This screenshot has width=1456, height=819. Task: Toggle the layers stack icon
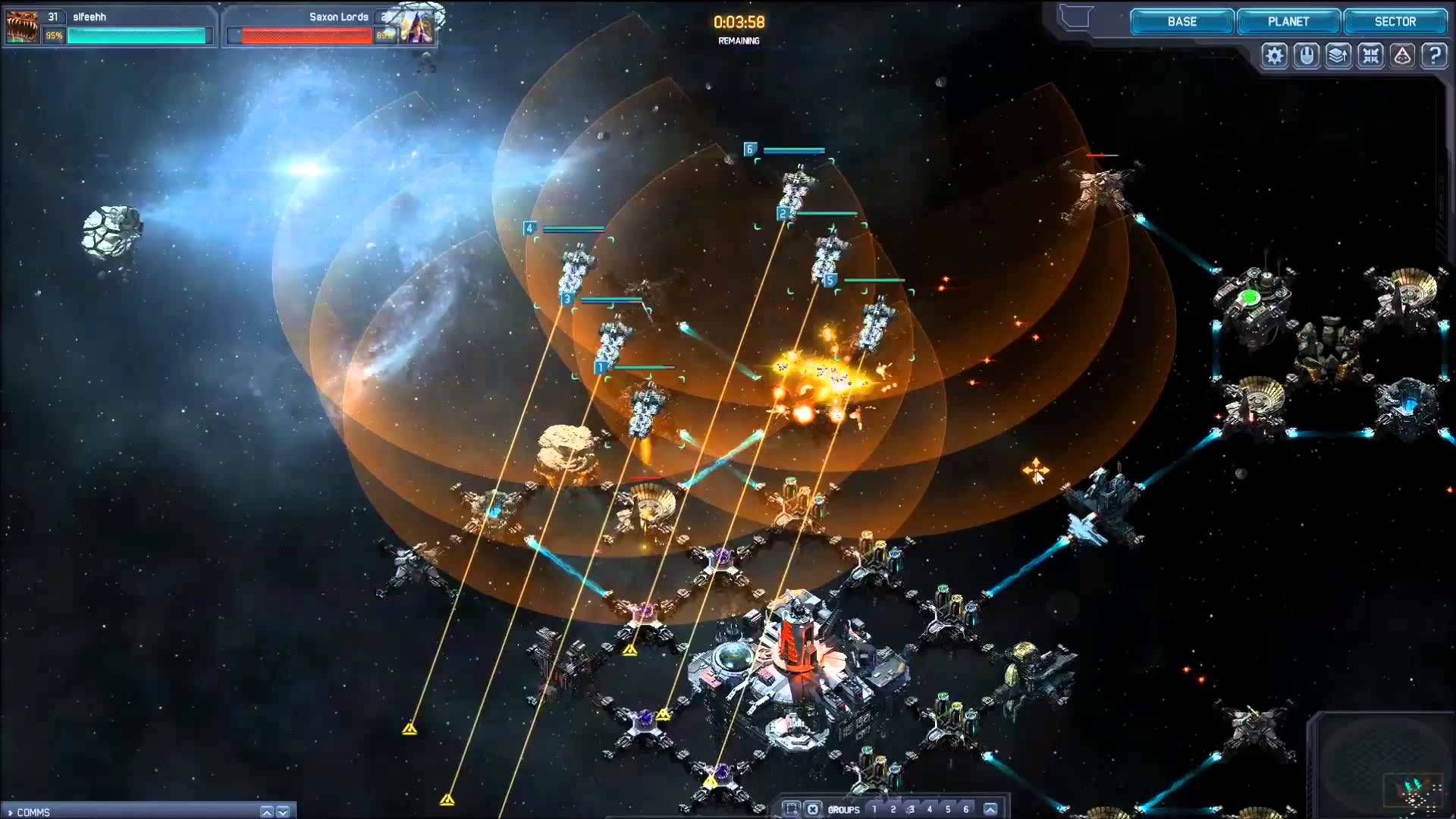1338,55
